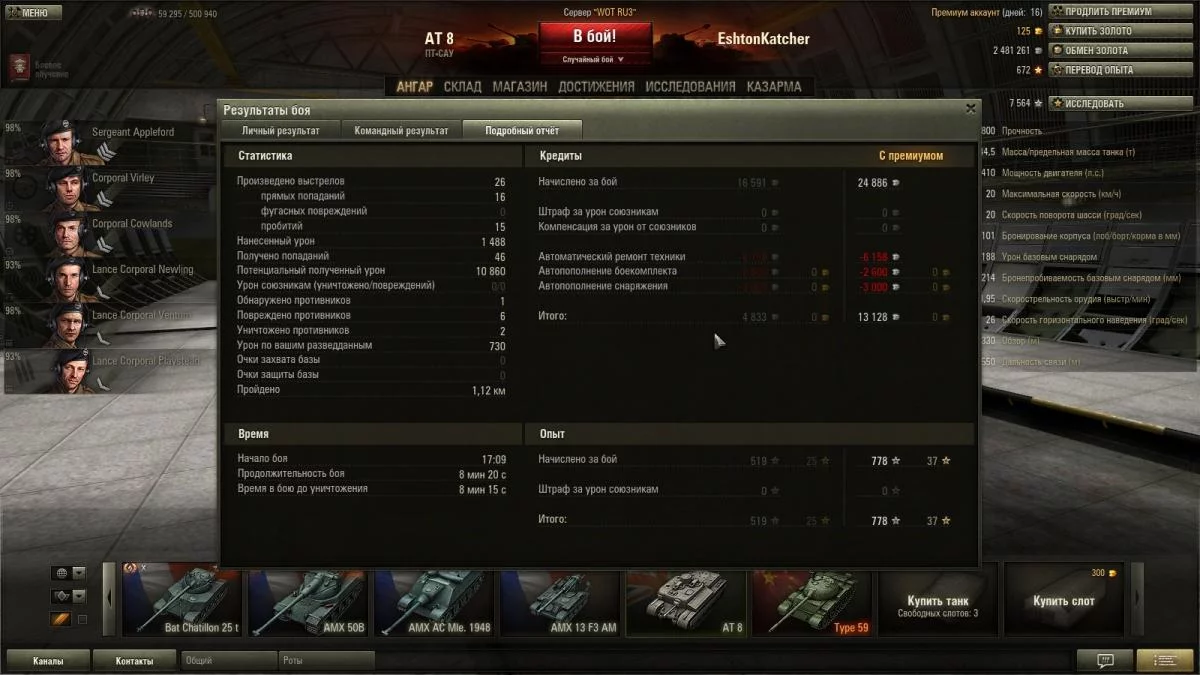Switch to the Казарма section
1200x675 pixels.
pos(773,87)
